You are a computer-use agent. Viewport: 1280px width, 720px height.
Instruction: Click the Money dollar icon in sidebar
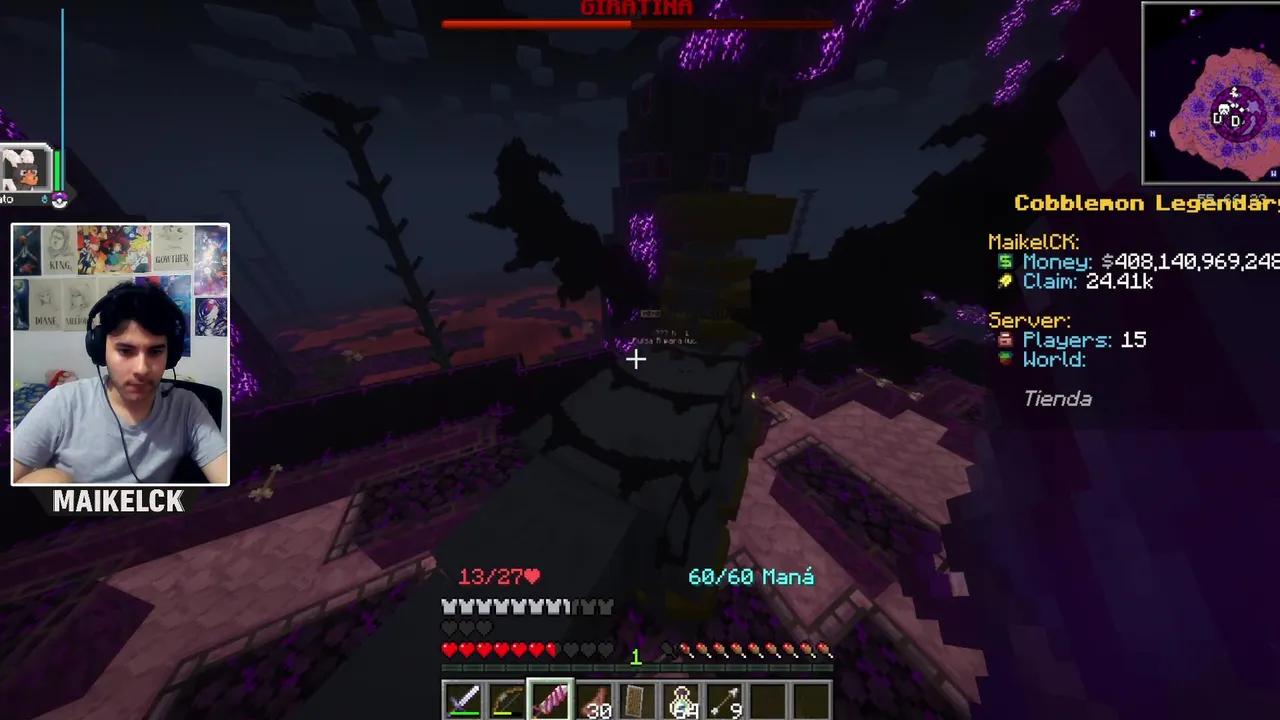coord(1005,262)
